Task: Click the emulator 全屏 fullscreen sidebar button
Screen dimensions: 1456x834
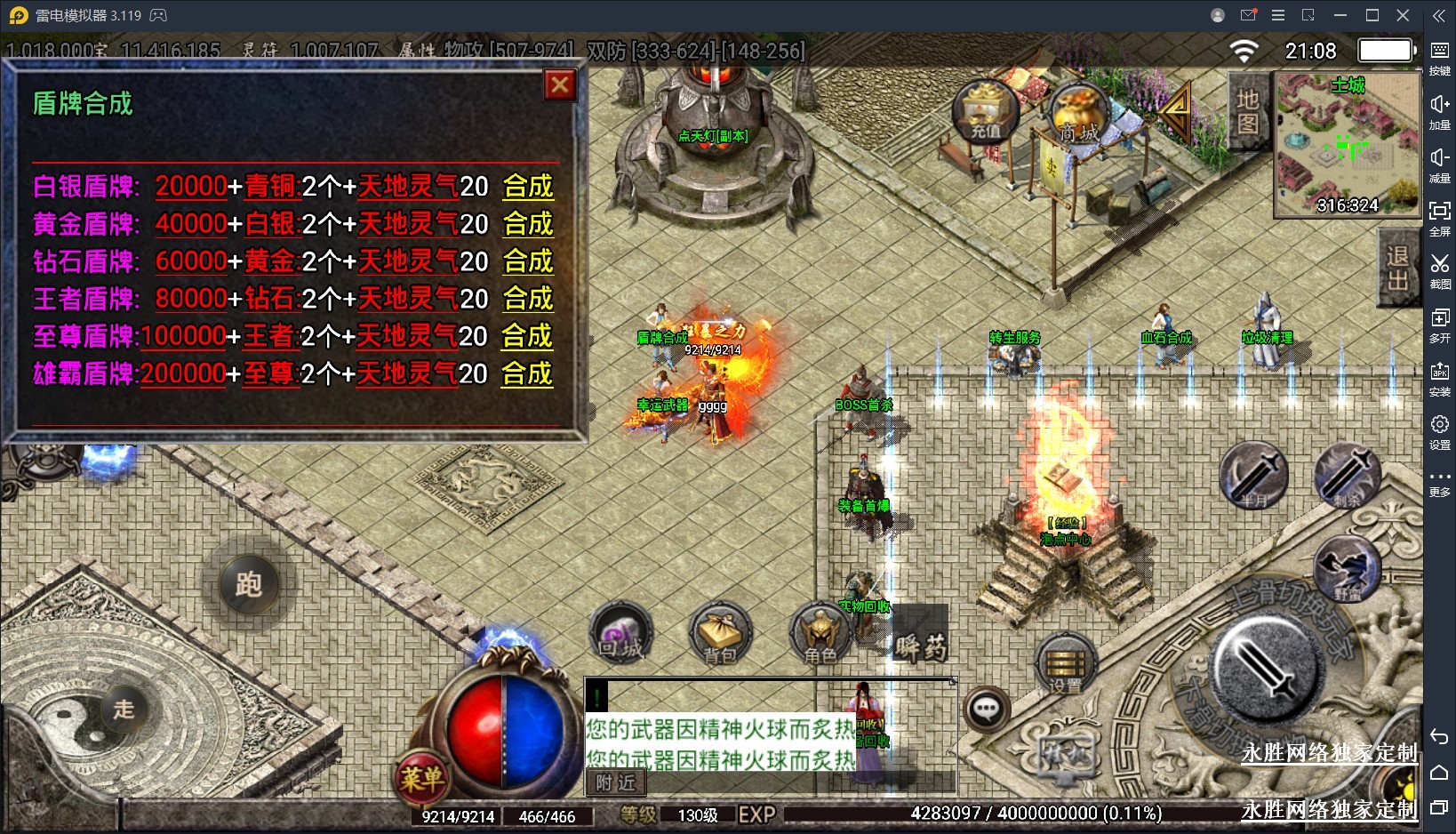Action: (1439, 217)
